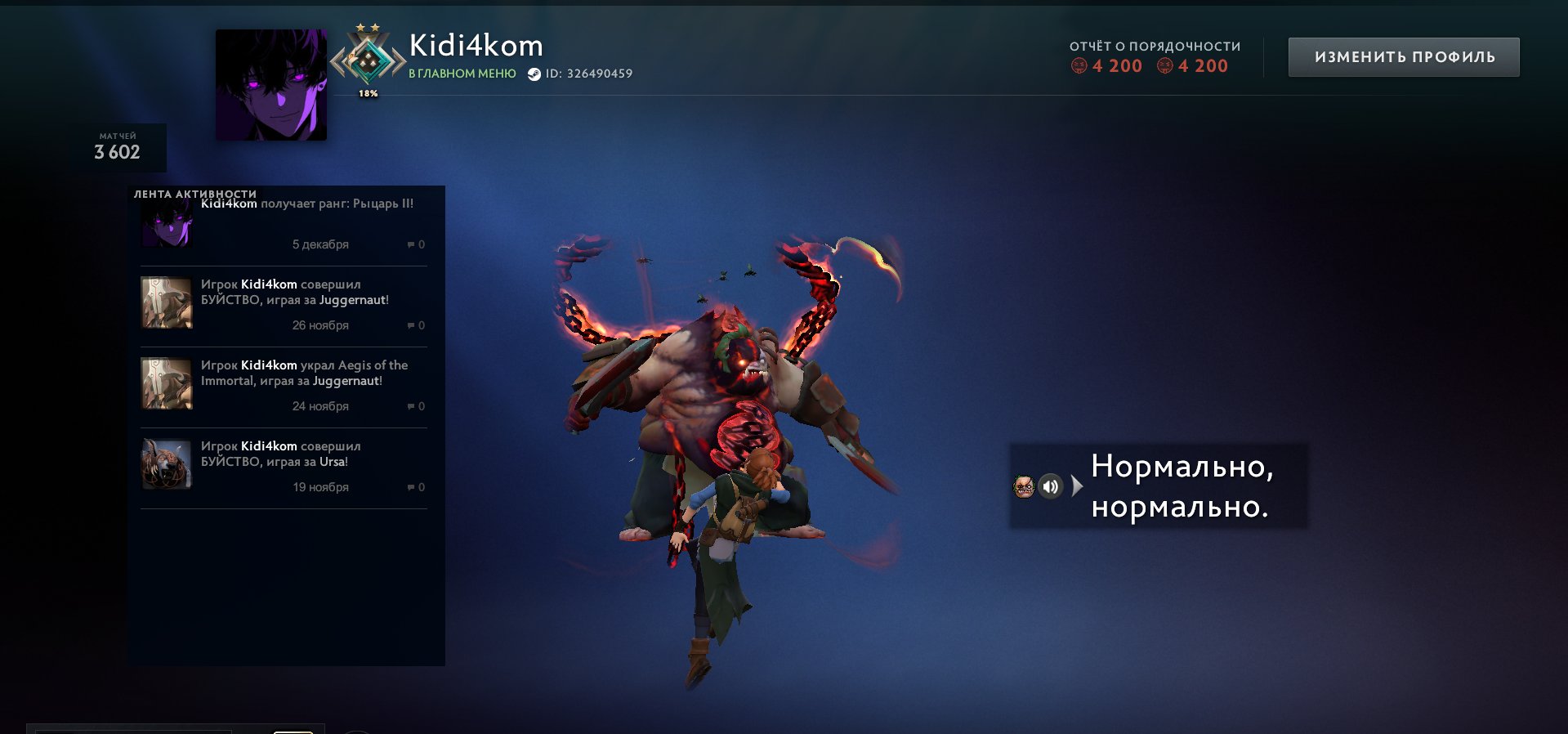Image resolution: width=1568 pixels, height=734 pixels.
Task: Click the Kidi4kom profile avatar
Action: 271,85
